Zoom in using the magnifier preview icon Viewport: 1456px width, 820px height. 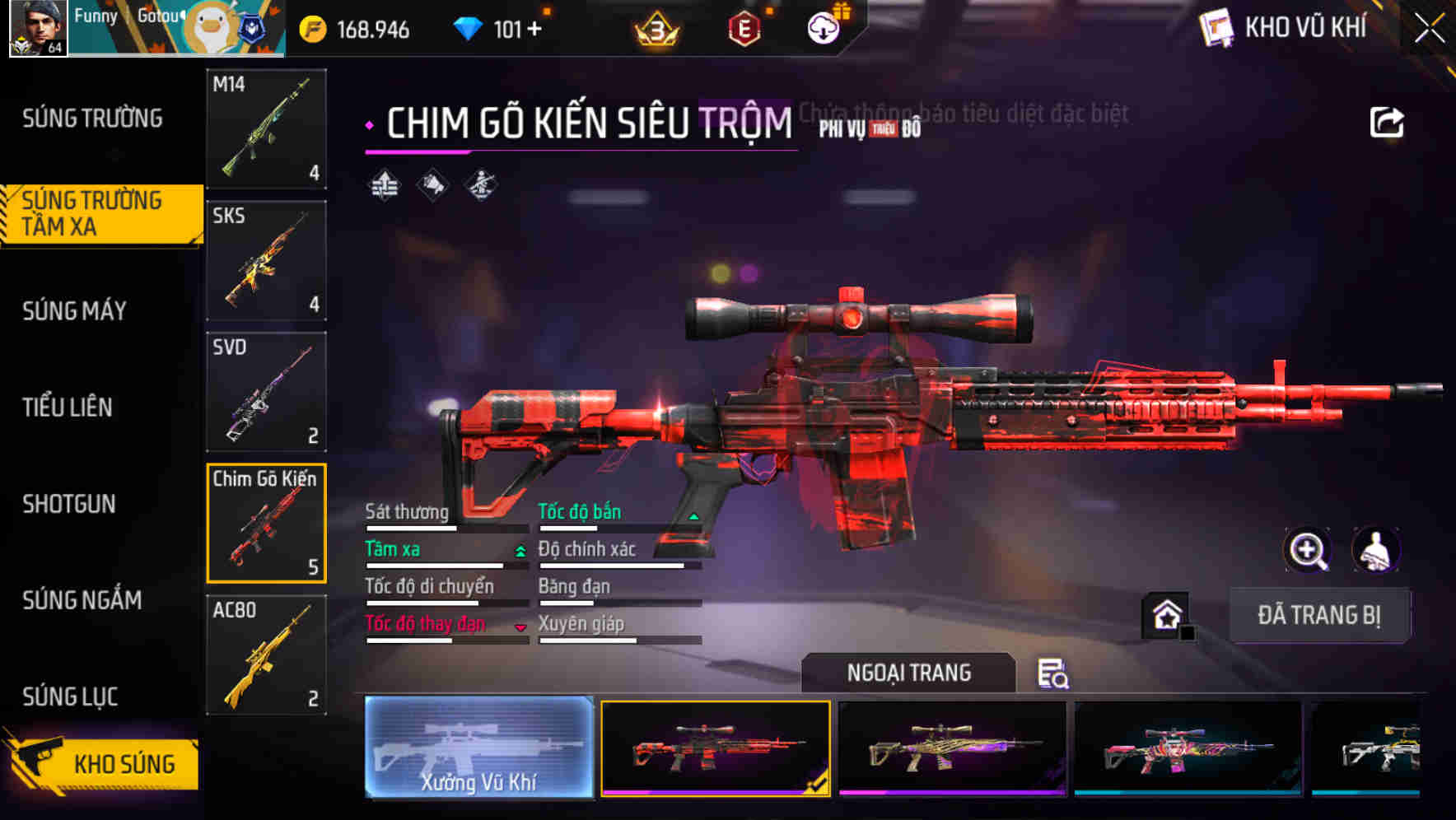point(1307,550)
